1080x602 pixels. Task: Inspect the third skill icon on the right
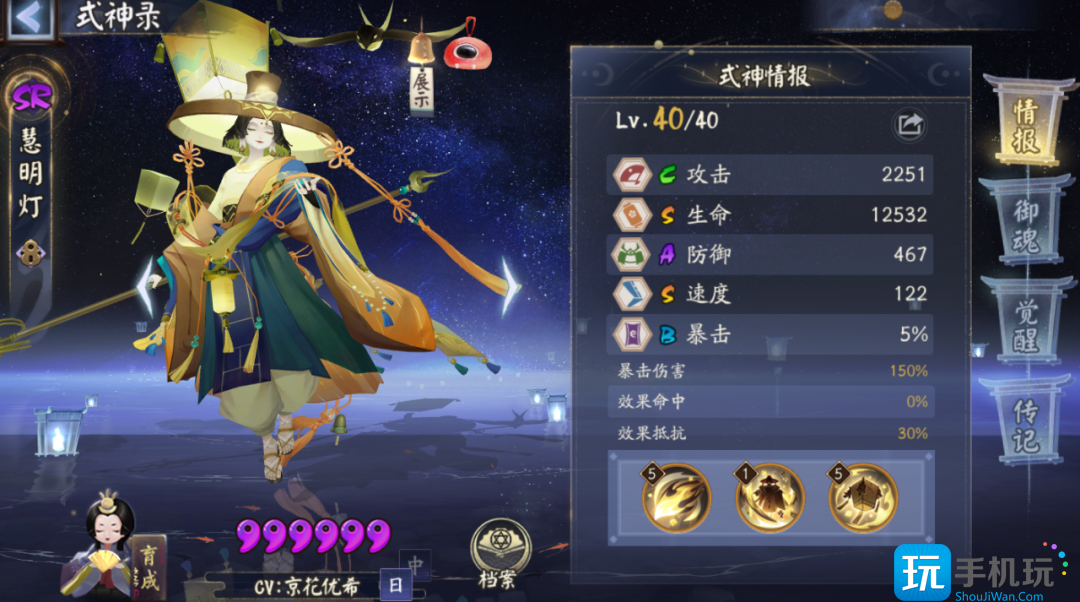coord(863,497)
